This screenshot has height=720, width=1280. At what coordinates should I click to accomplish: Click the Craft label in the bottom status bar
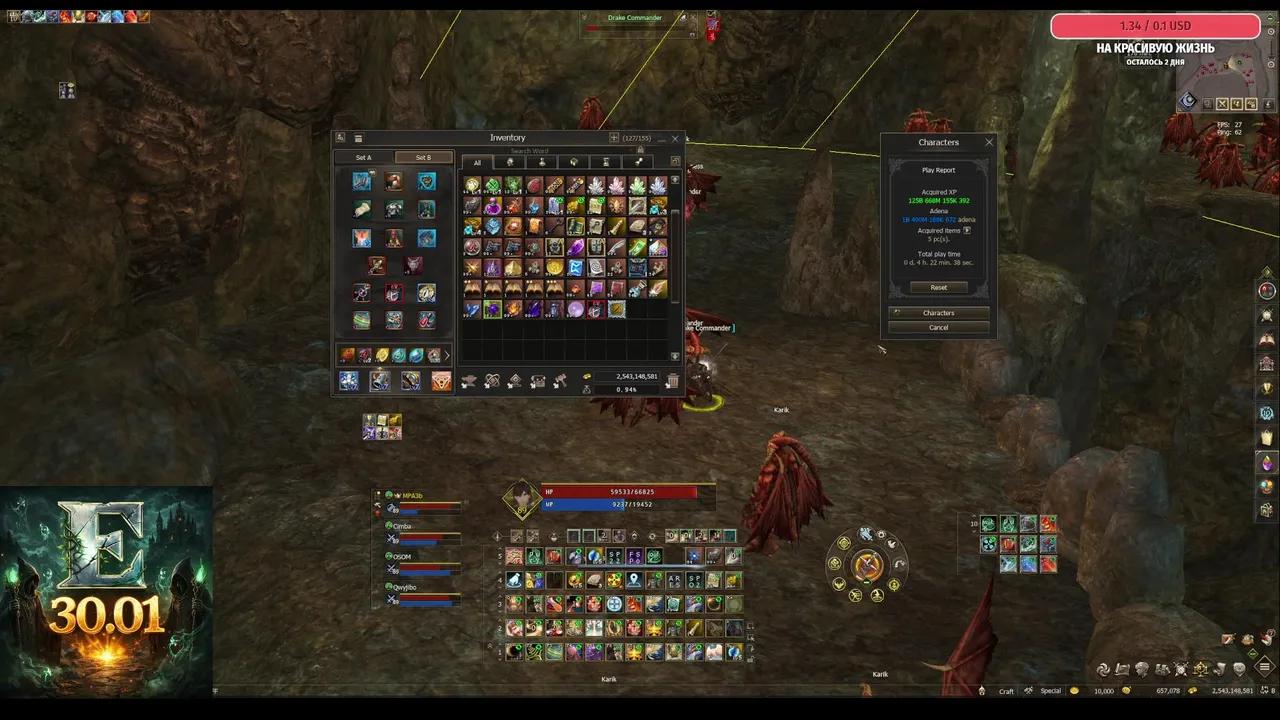tap(1006, 691)
